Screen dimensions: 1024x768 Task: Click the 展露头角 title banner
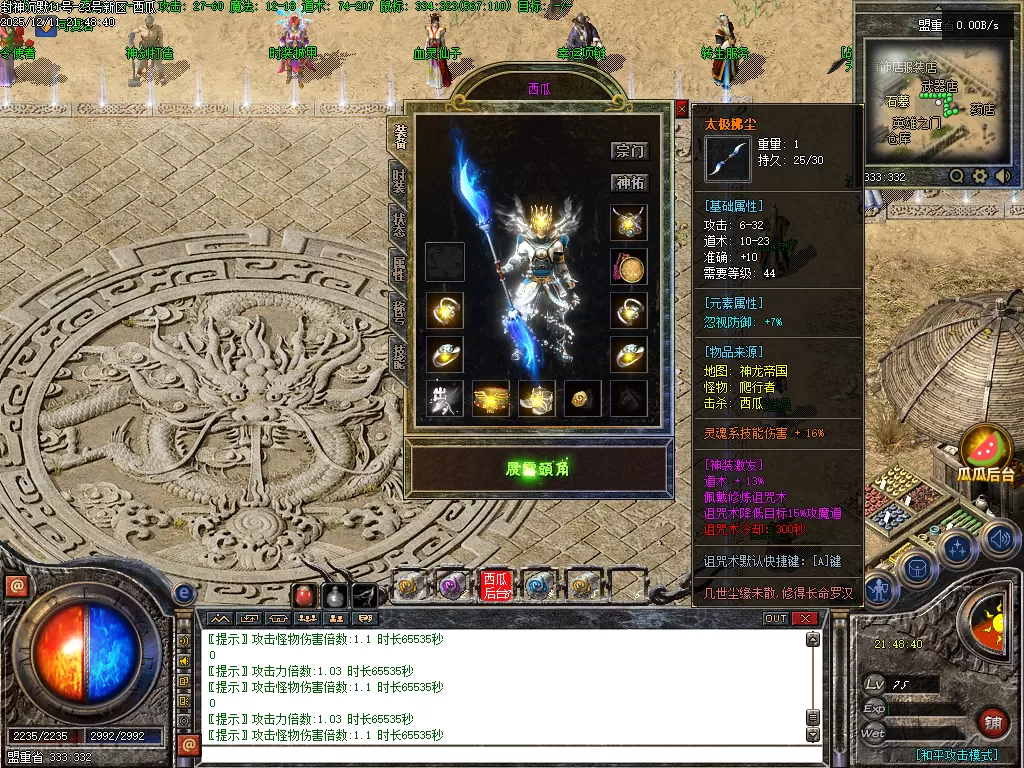pyautogui.click(x=537, y=468)
